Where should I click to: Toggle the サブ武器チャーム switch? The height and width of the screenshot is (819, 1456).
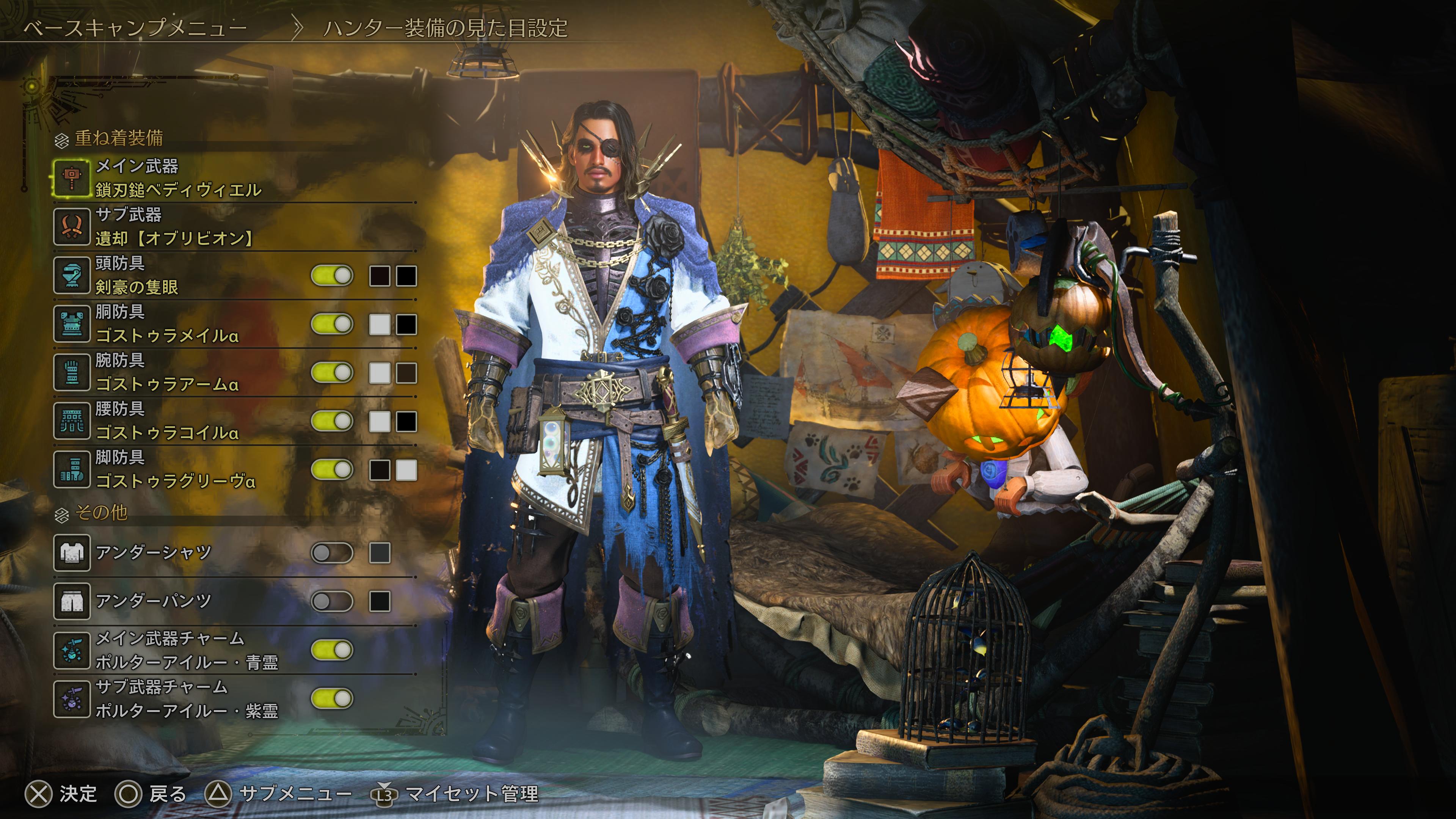click(x=333, y=699)
